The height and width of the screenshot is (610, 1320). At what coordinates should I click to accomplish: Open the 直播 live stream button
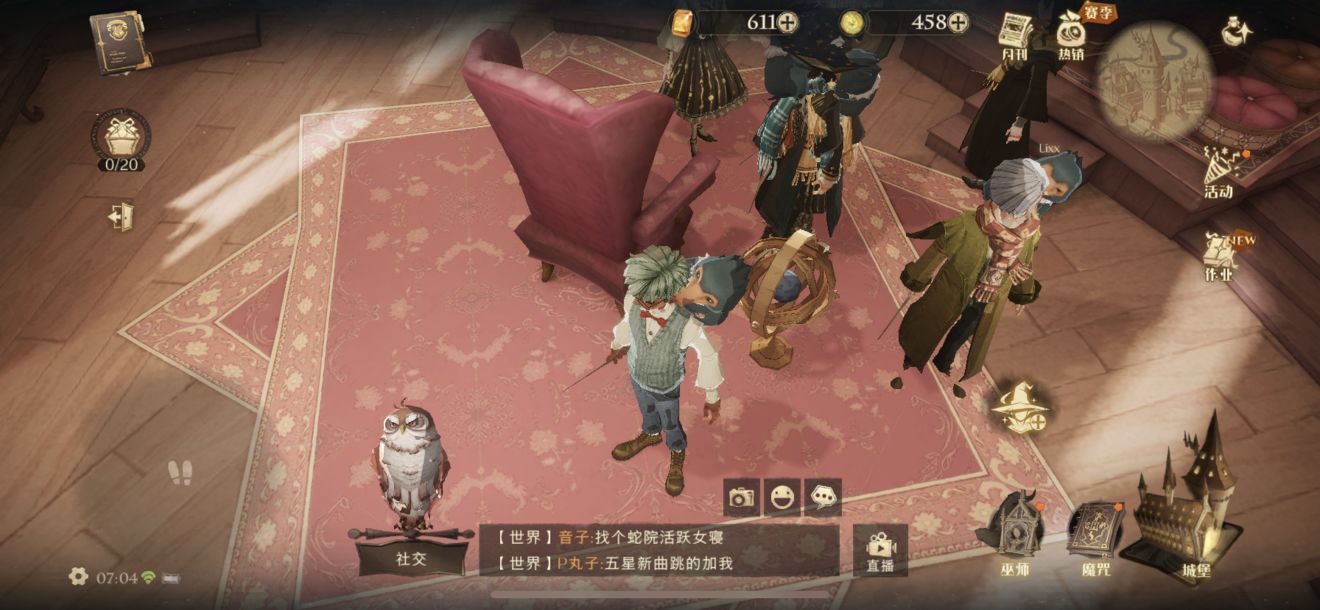click(880, 549)
